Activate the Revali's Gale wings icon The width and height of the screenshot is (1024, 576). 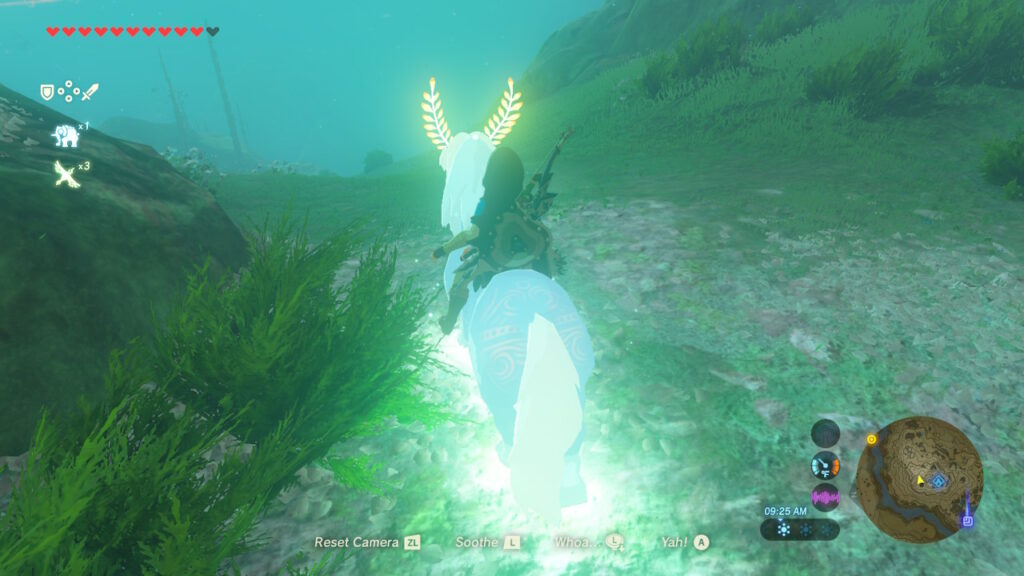(66, 175)
